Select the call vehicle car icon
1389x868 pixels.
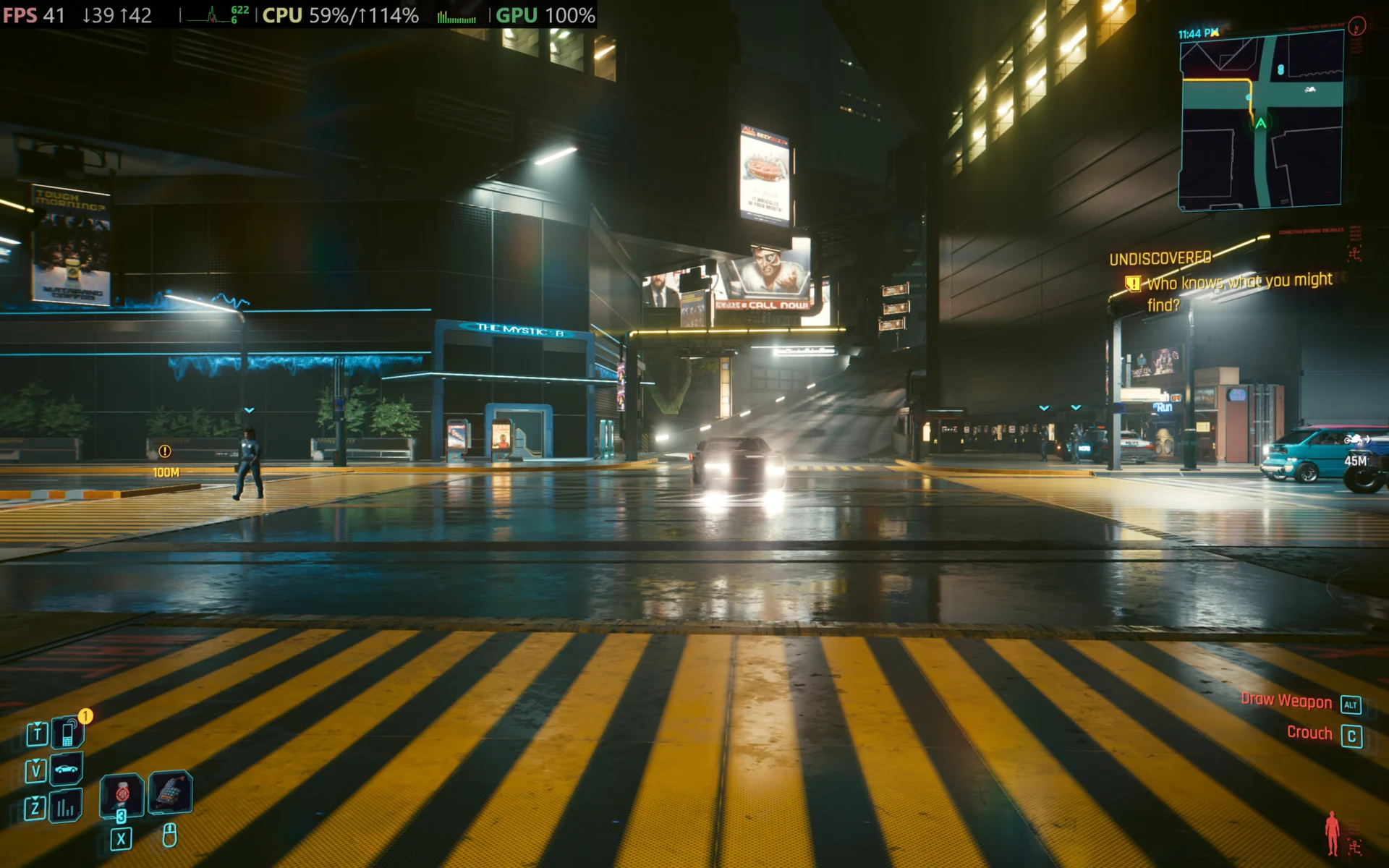click(67, 770)
